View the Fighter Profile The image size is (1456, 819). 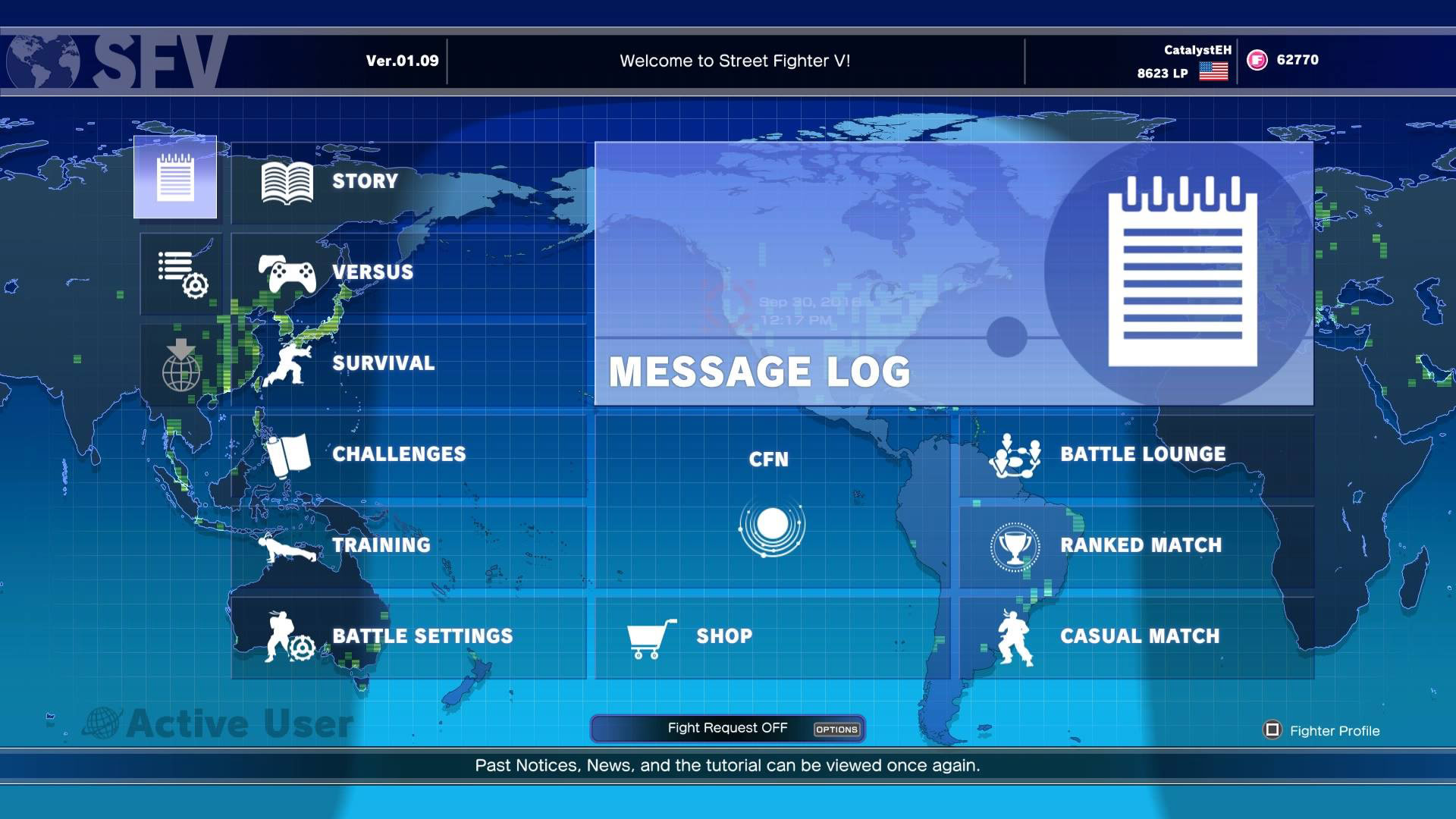click(x=1323, y=731)
